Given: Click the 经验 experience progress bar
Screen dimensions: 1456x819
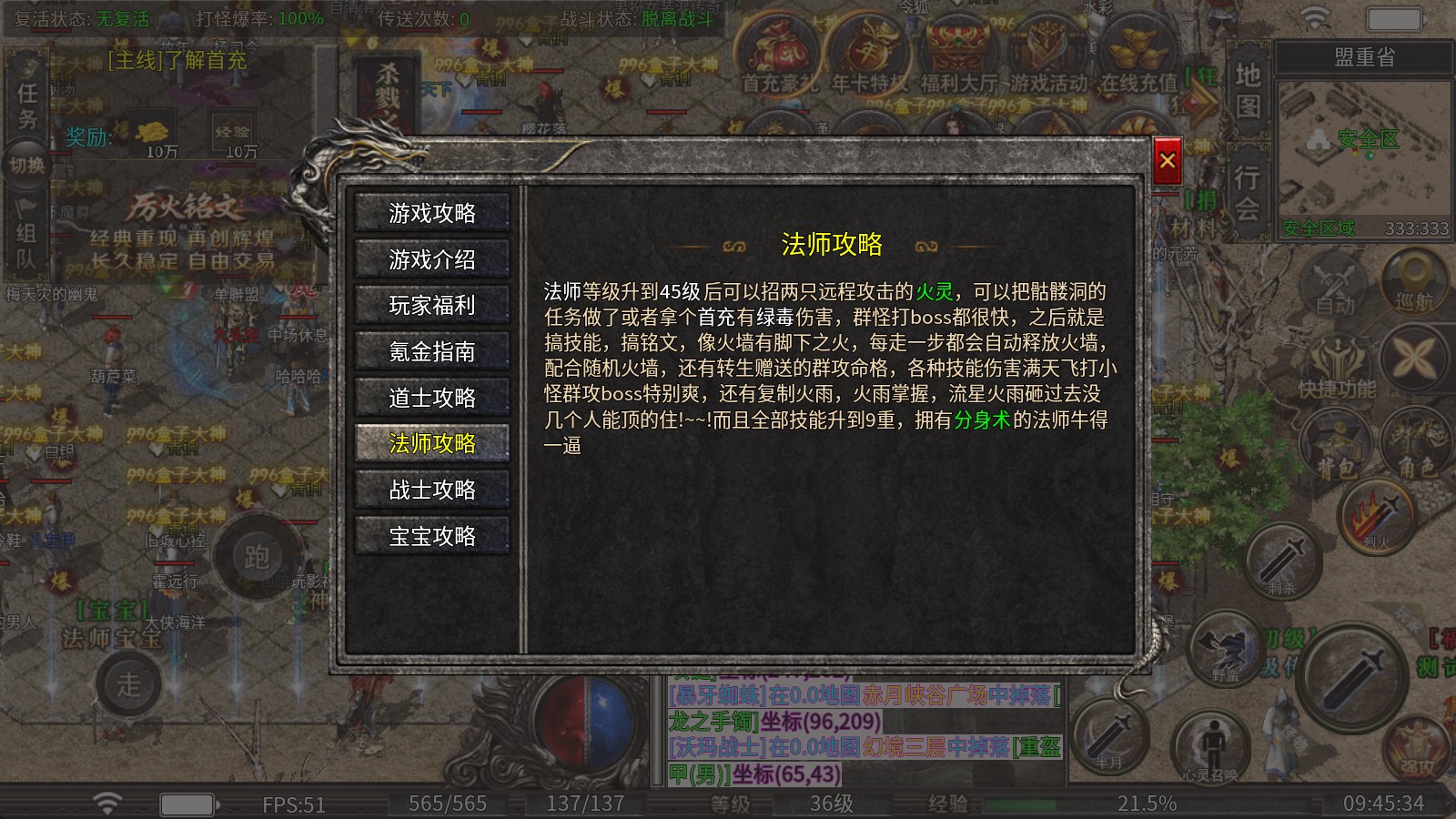Looking at the screenshot, I should (1051, 804).
